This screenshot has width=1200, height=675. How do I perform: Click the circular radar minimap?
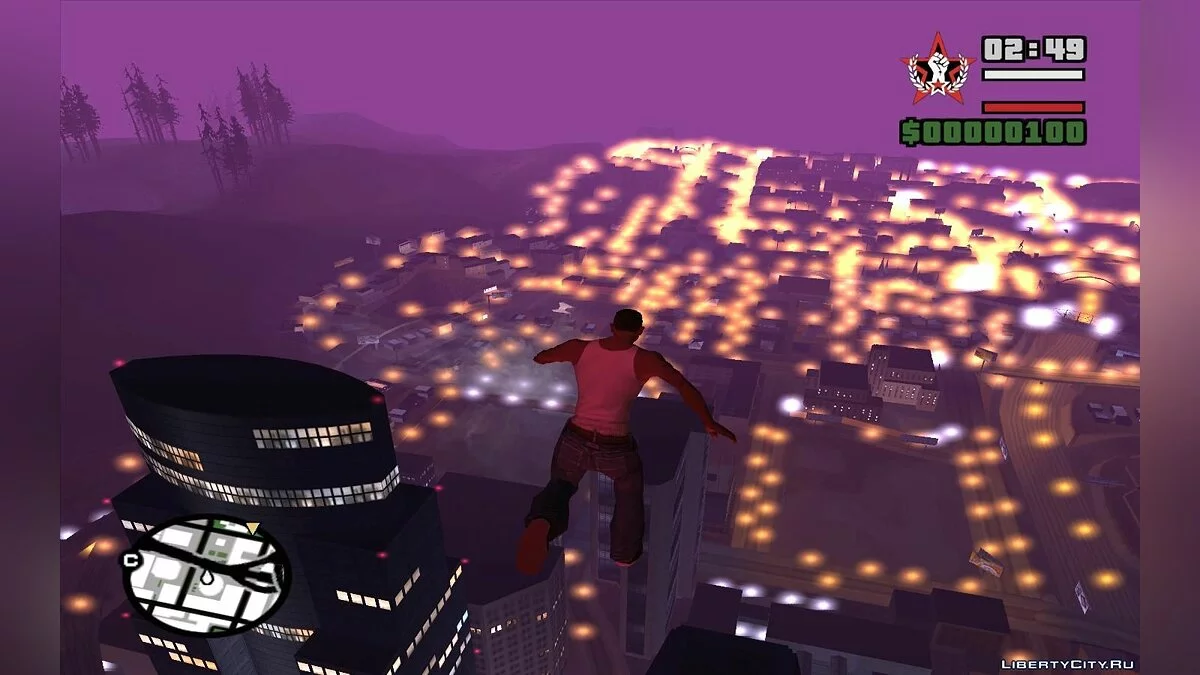coord(206,574)
